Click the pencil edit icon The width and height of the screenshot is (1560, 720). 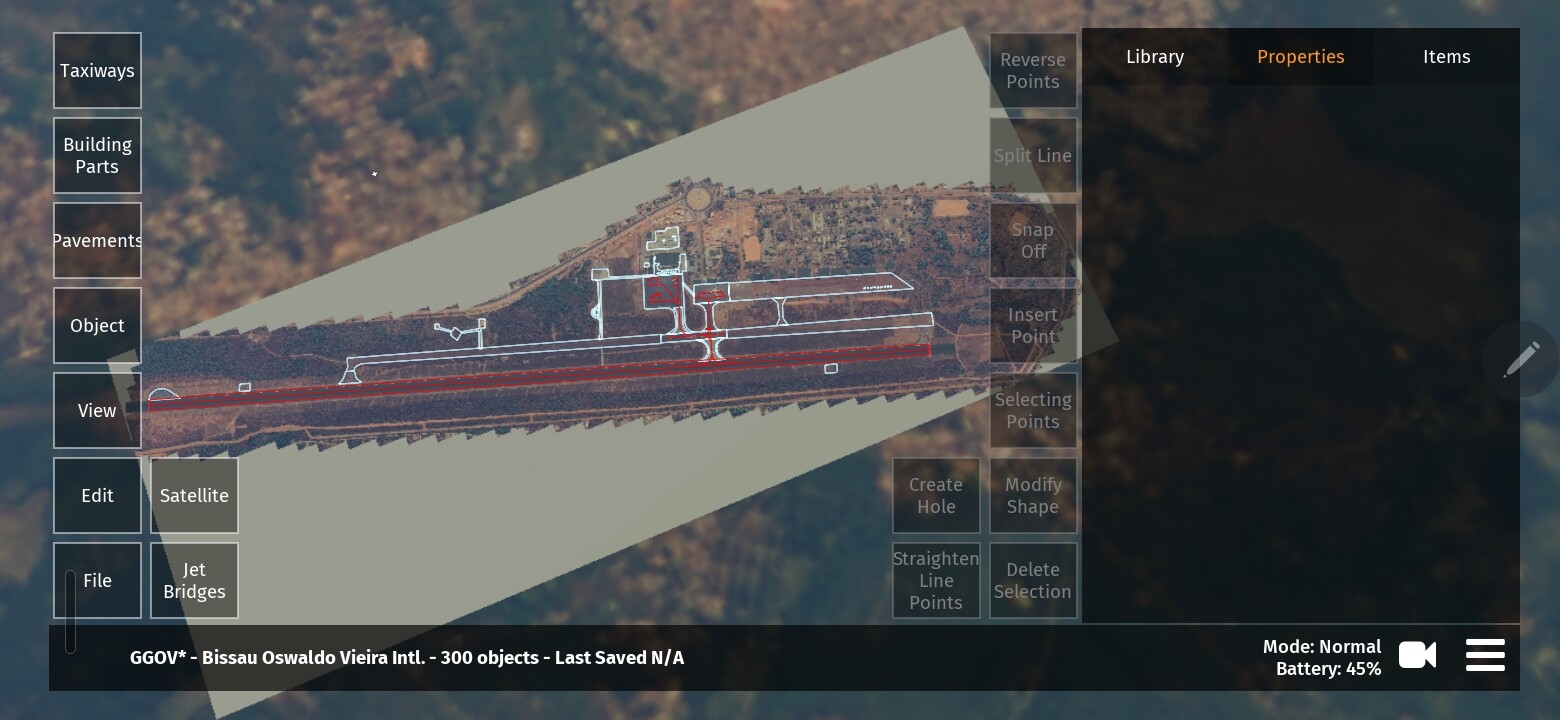[1521, 360]
